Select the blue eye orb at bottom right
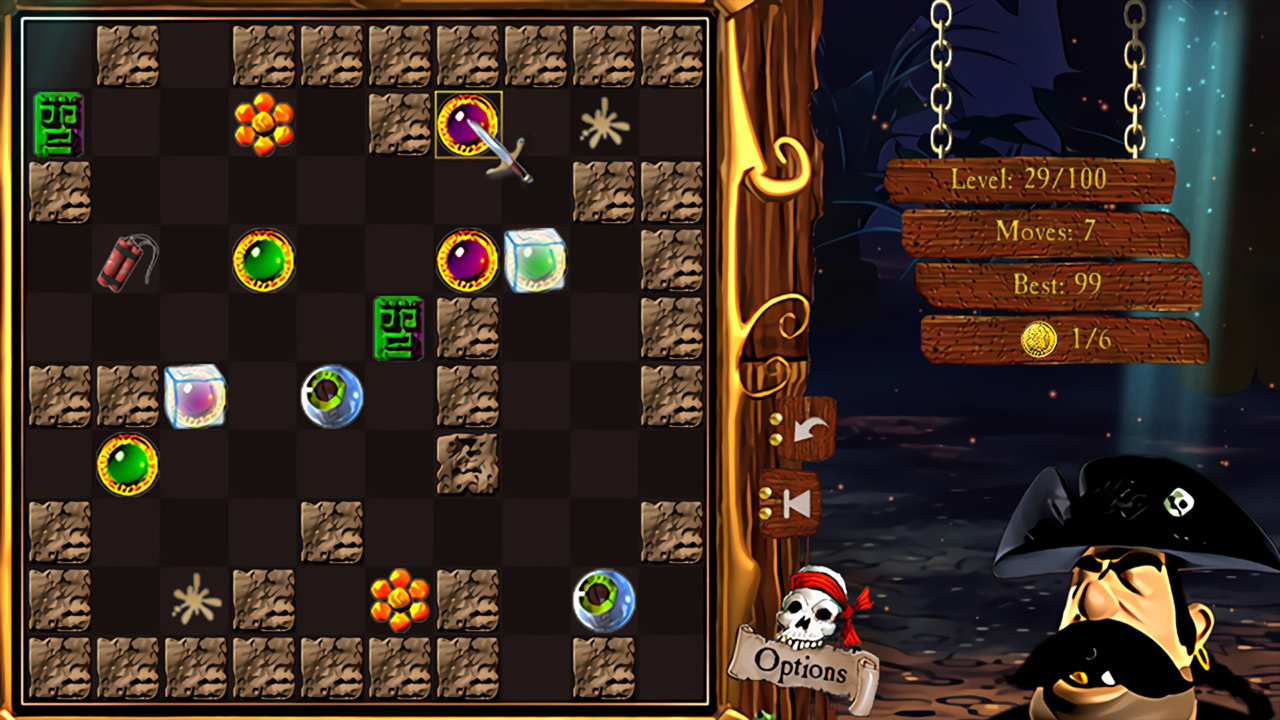 tap(602, 600)
